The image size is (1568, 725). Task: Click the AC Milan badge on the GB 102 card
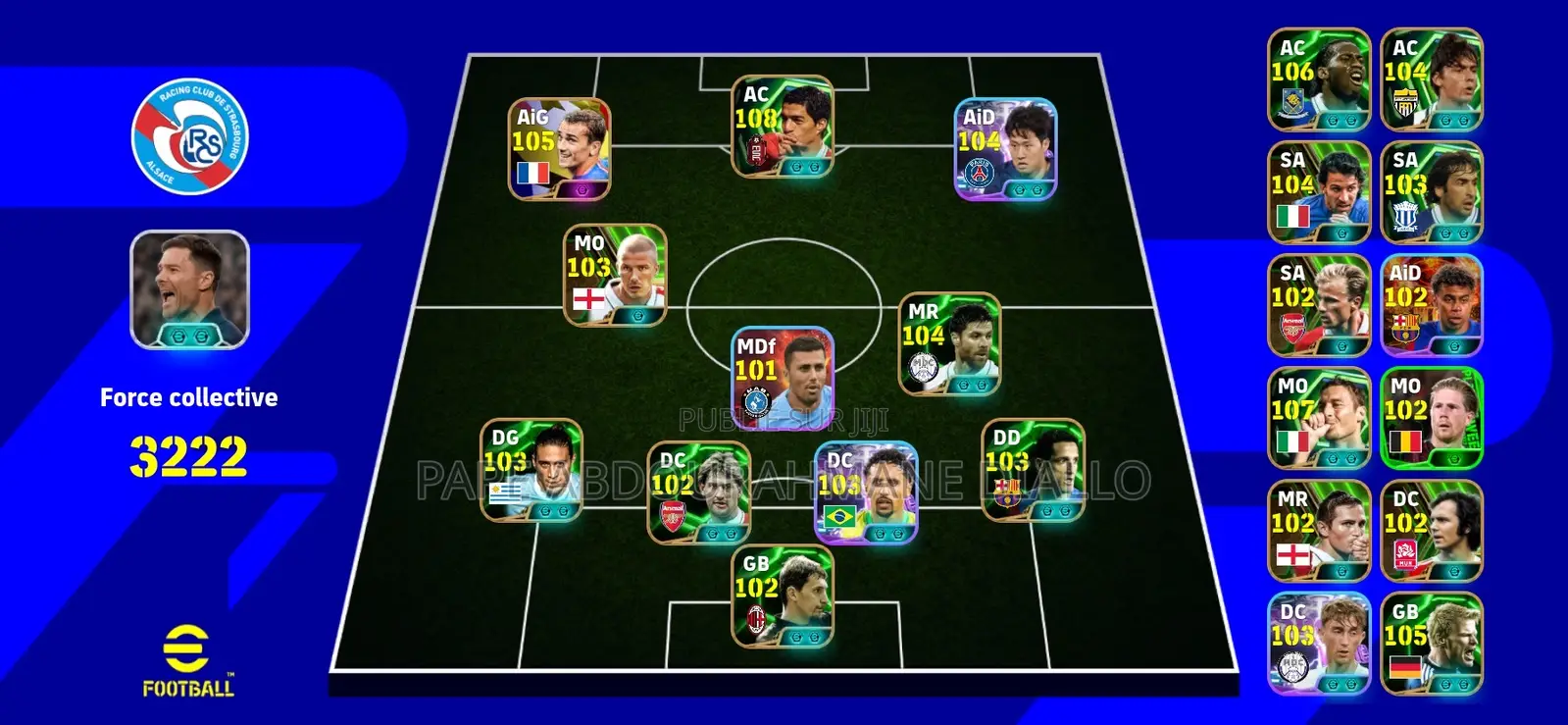(x=756, y=618)
